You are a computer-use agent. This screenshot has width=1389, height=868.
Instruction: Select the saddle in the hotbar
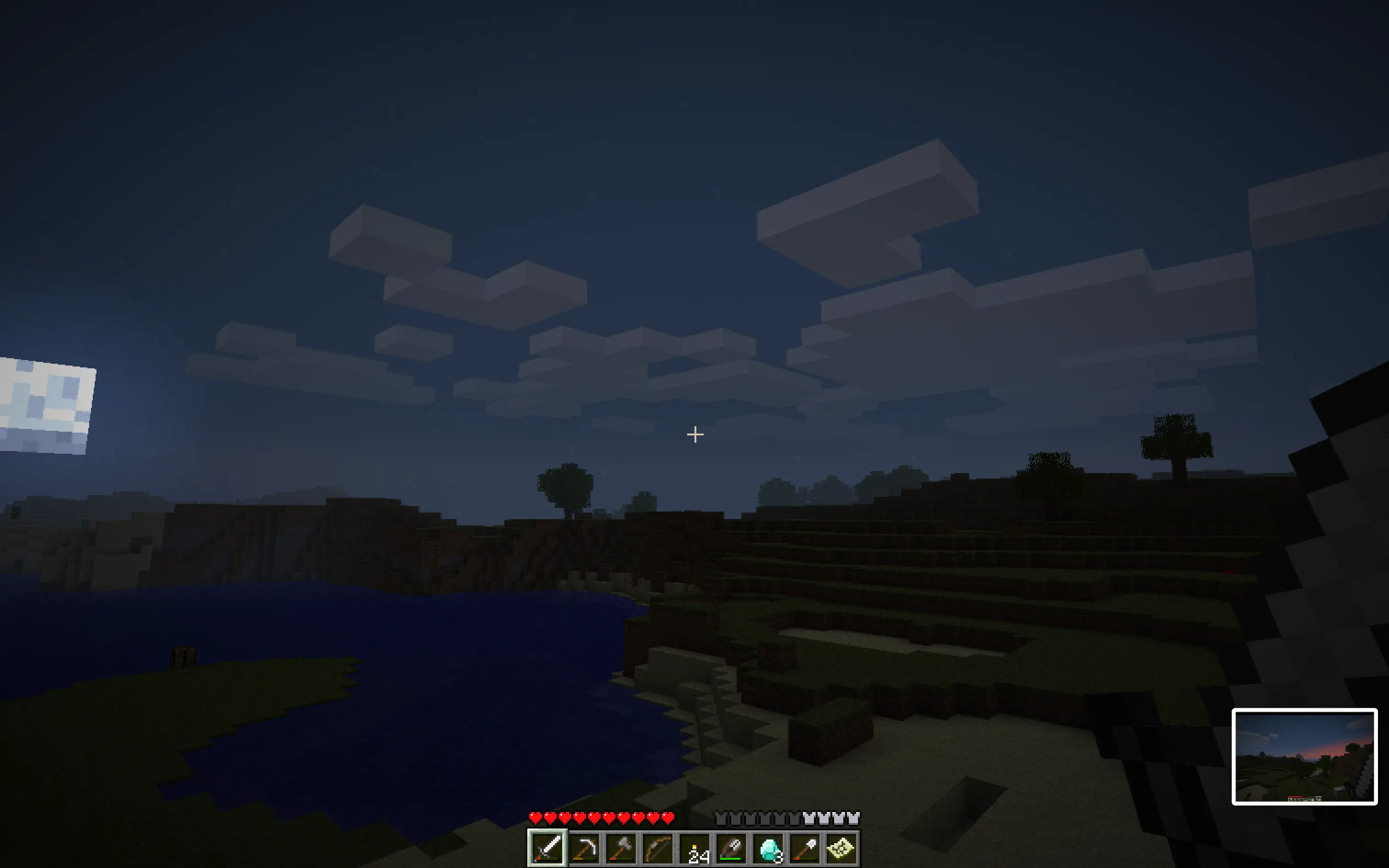coord(731,848)
